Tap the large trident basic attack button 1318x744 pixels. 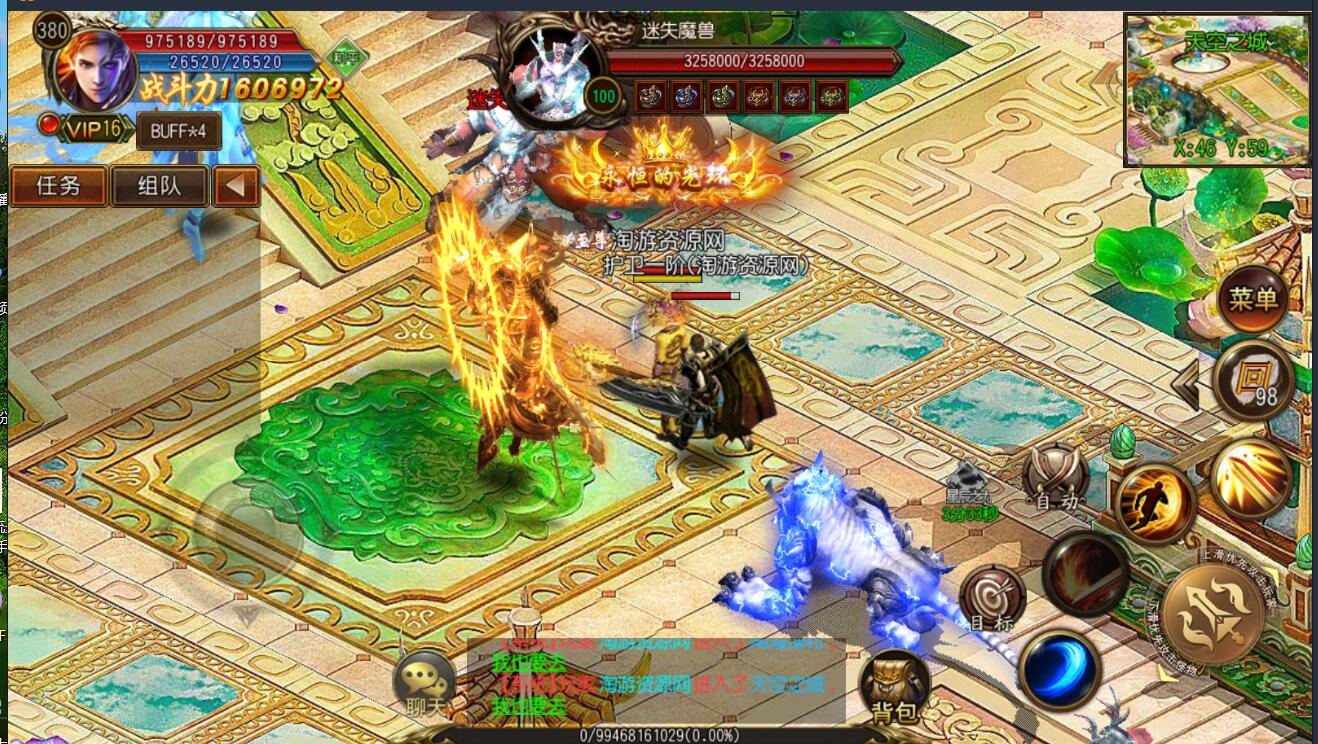tap(1213, 613)
